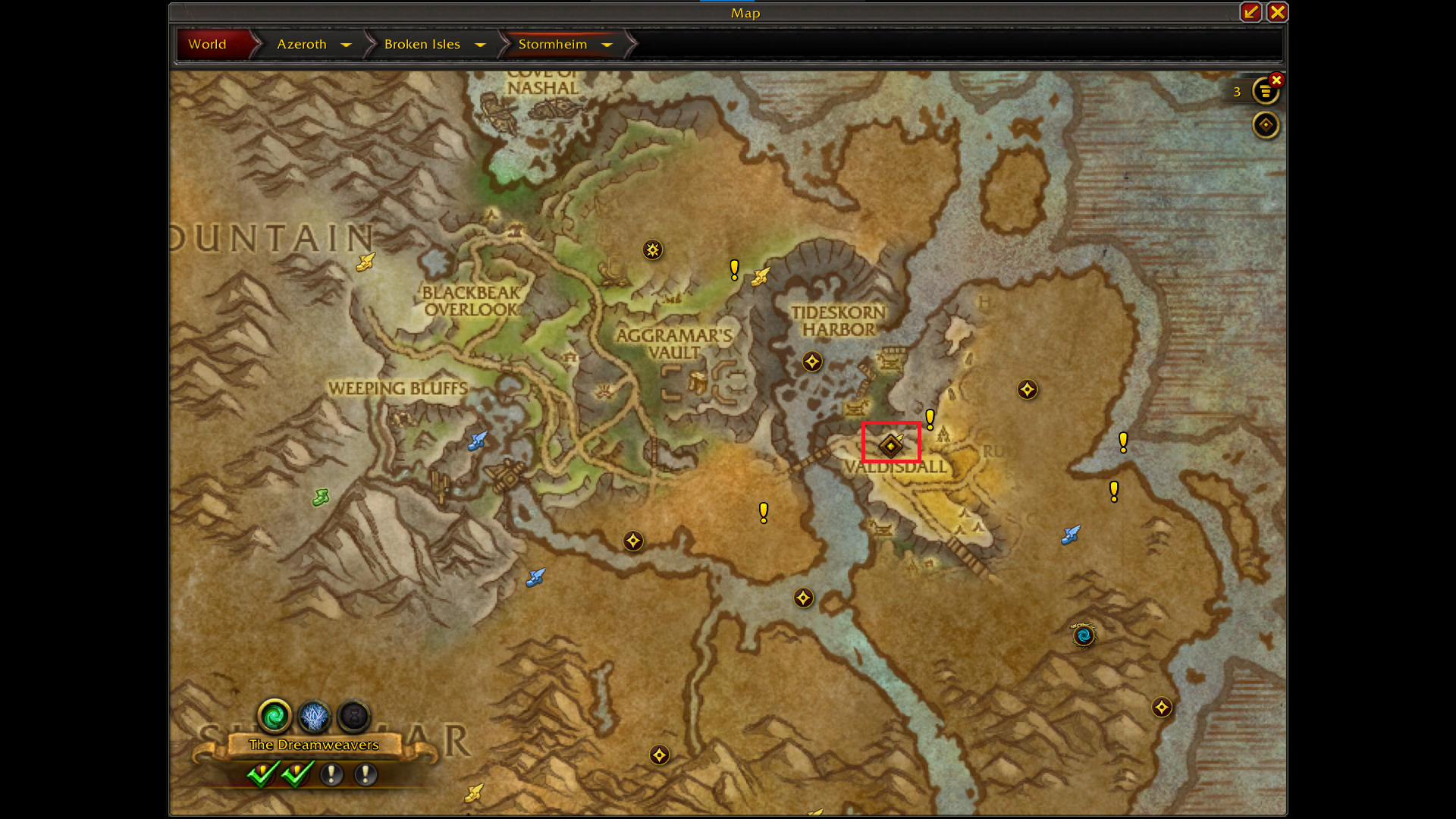The image size is (1456, 819).
Task: Select the Azeroth breadcrumb
Action: click(302, 45)
